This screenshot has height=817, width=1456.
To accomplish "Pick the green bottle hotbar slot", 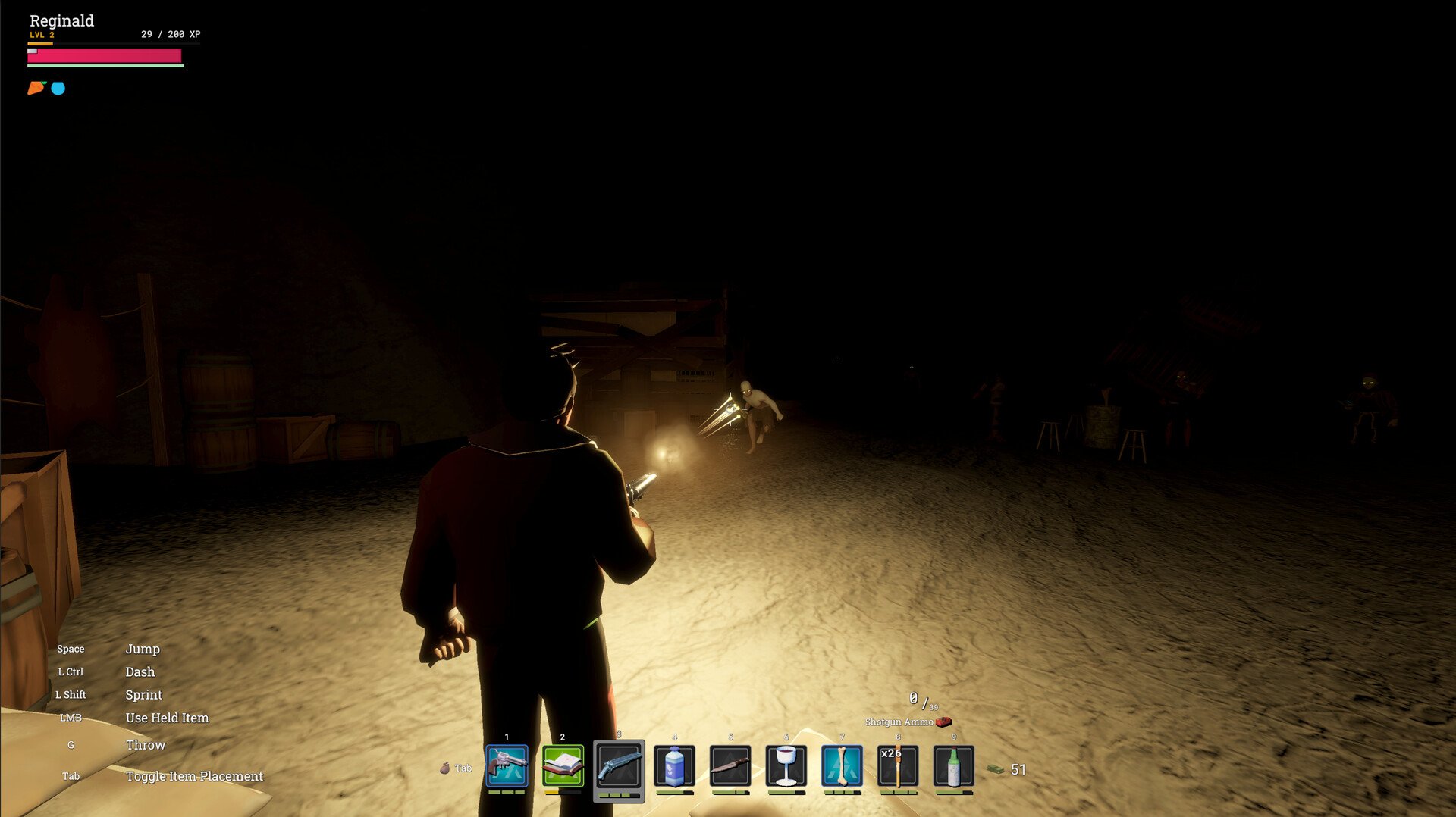I will pos(953,766).
